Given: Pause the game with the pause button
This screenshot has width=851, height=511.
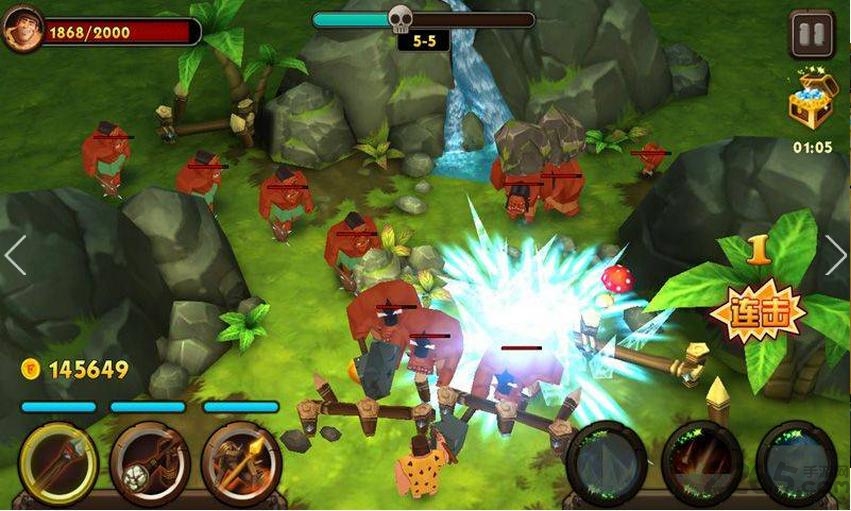Looking at the screenshot, I should point(811,34).
